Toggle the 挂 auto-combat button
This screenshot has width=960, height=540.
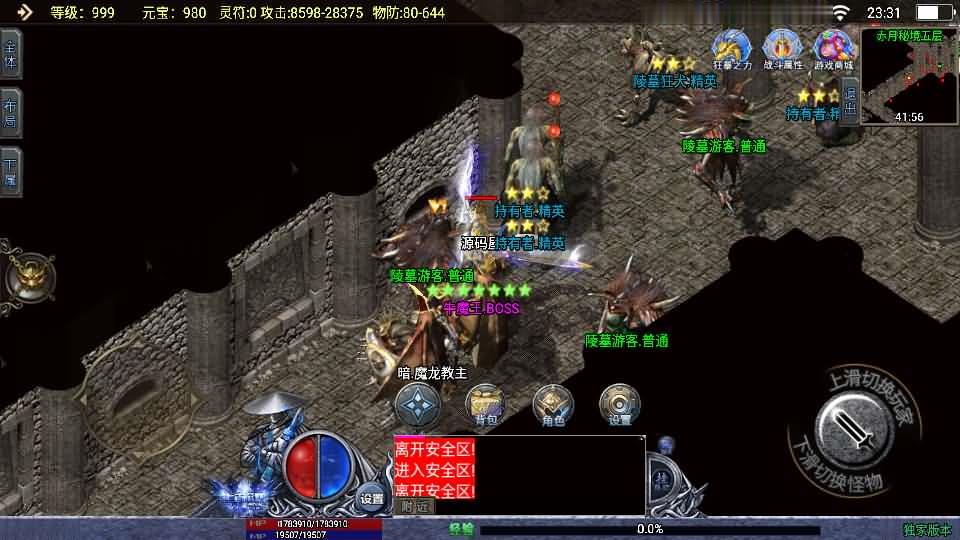(661, 481)
